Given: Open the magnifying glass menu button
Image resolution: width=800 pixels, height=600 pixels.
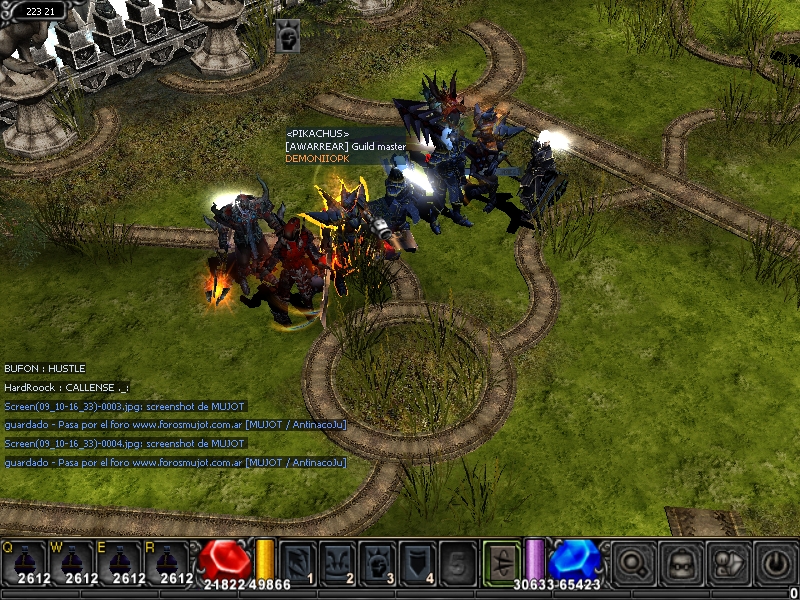Looking at the screenshot, I should coord(633,563).
